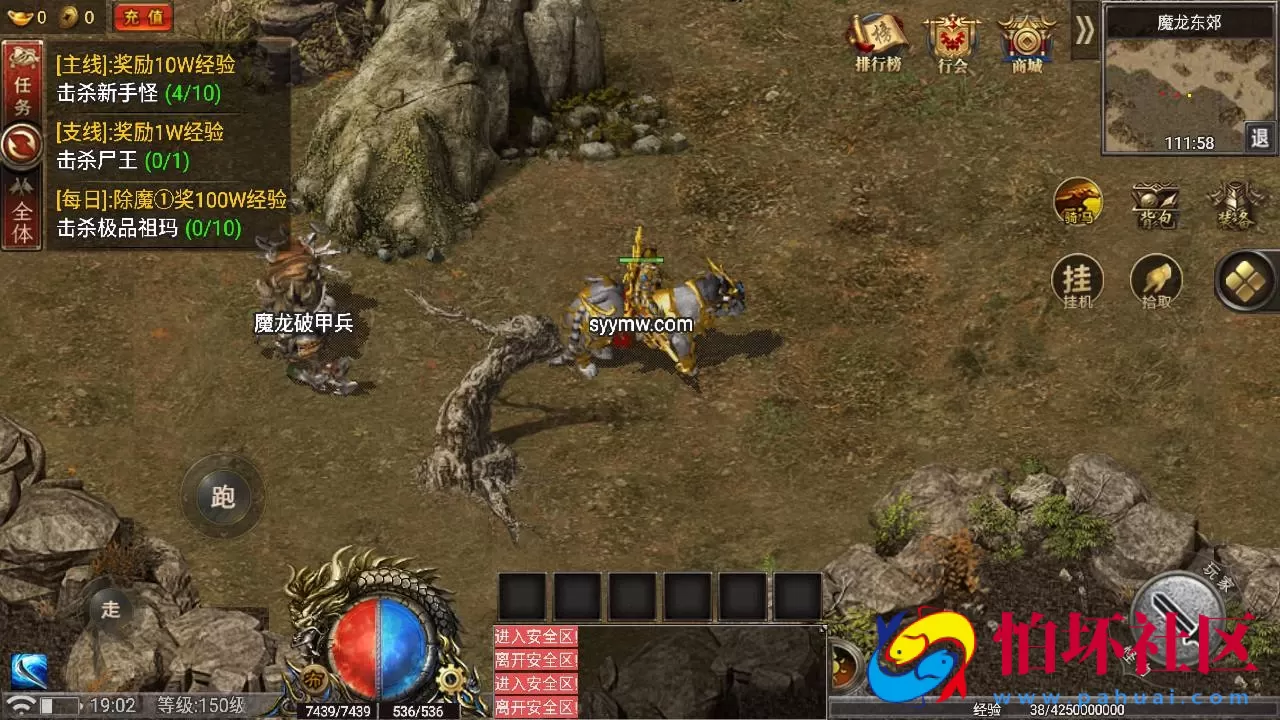The image size is (1280, 720).
Task: Expand the four-diamond quick menu panel
Action: coord(1243,282)
